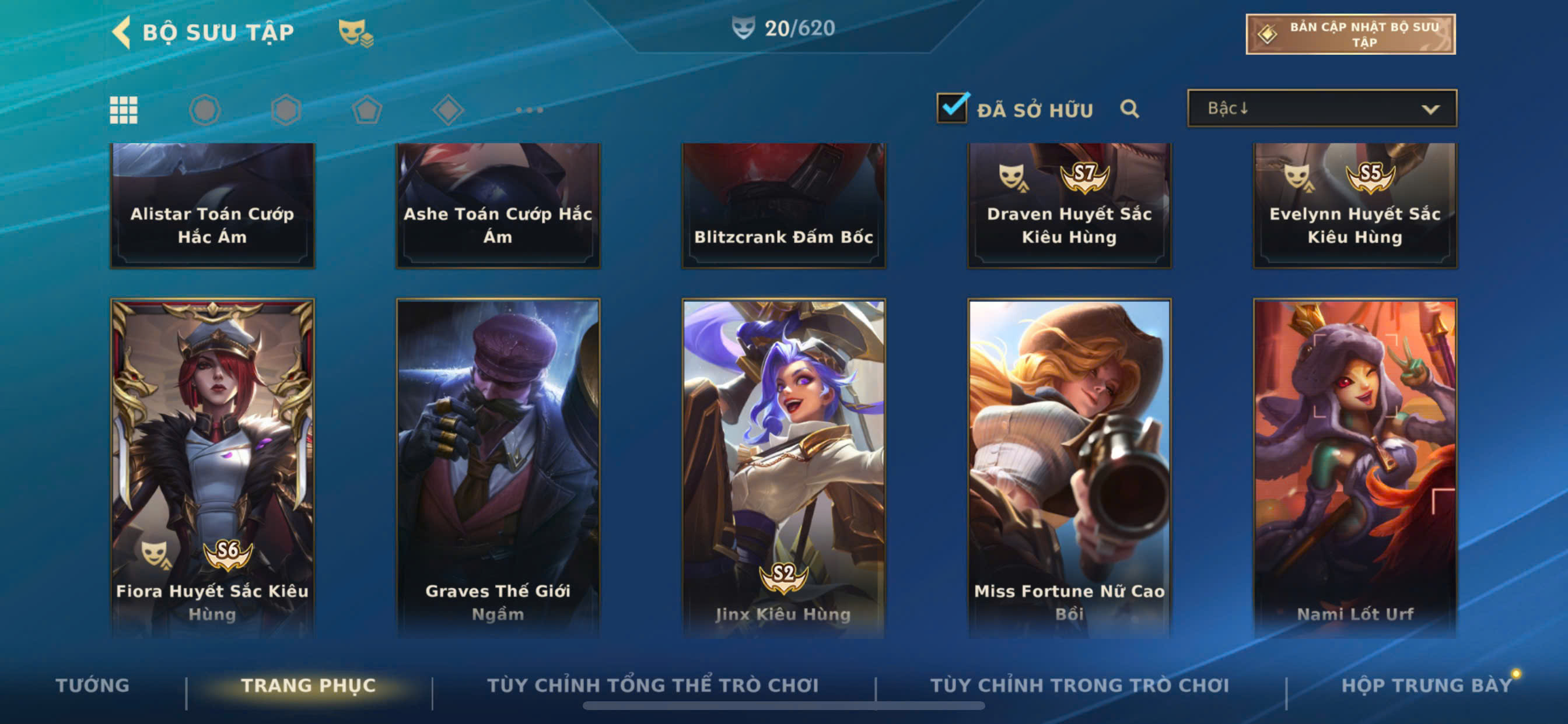Open the gold mask icon beside title
The width and height of the screenshot is (1568, 724).
pos(355,32)
